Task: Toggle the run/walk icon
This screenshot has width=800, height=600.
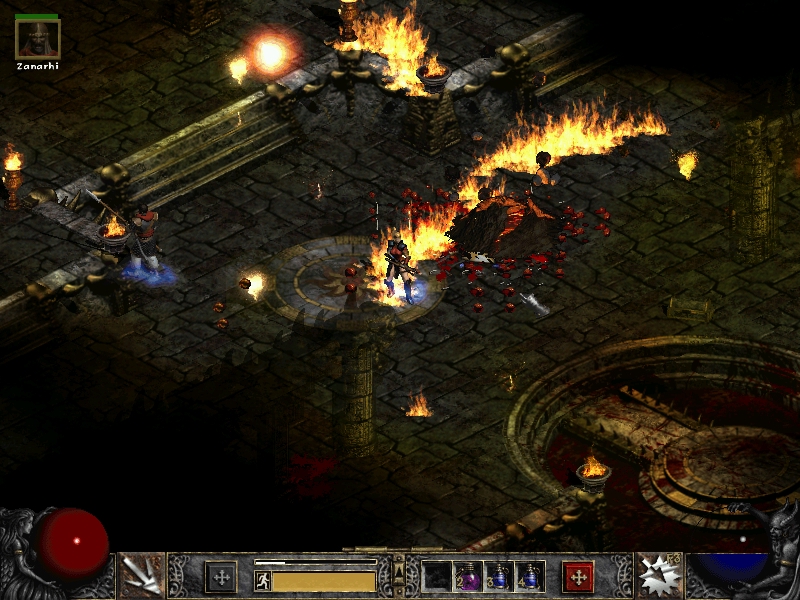Action: [x=263, y=581]
